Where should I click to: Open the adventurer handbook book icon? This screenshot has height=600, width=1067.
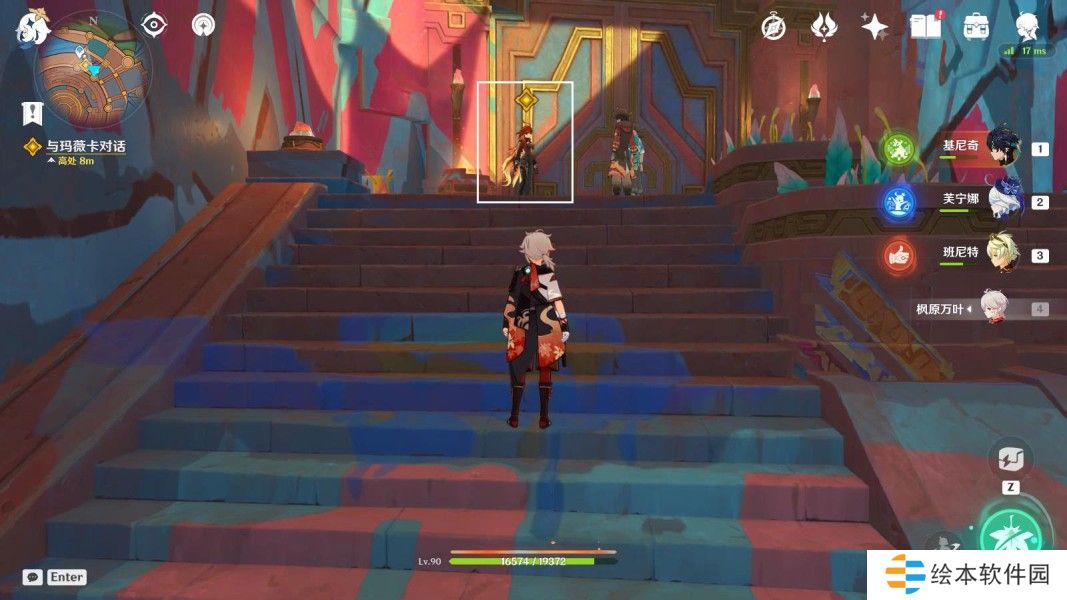tap(925, 27)
